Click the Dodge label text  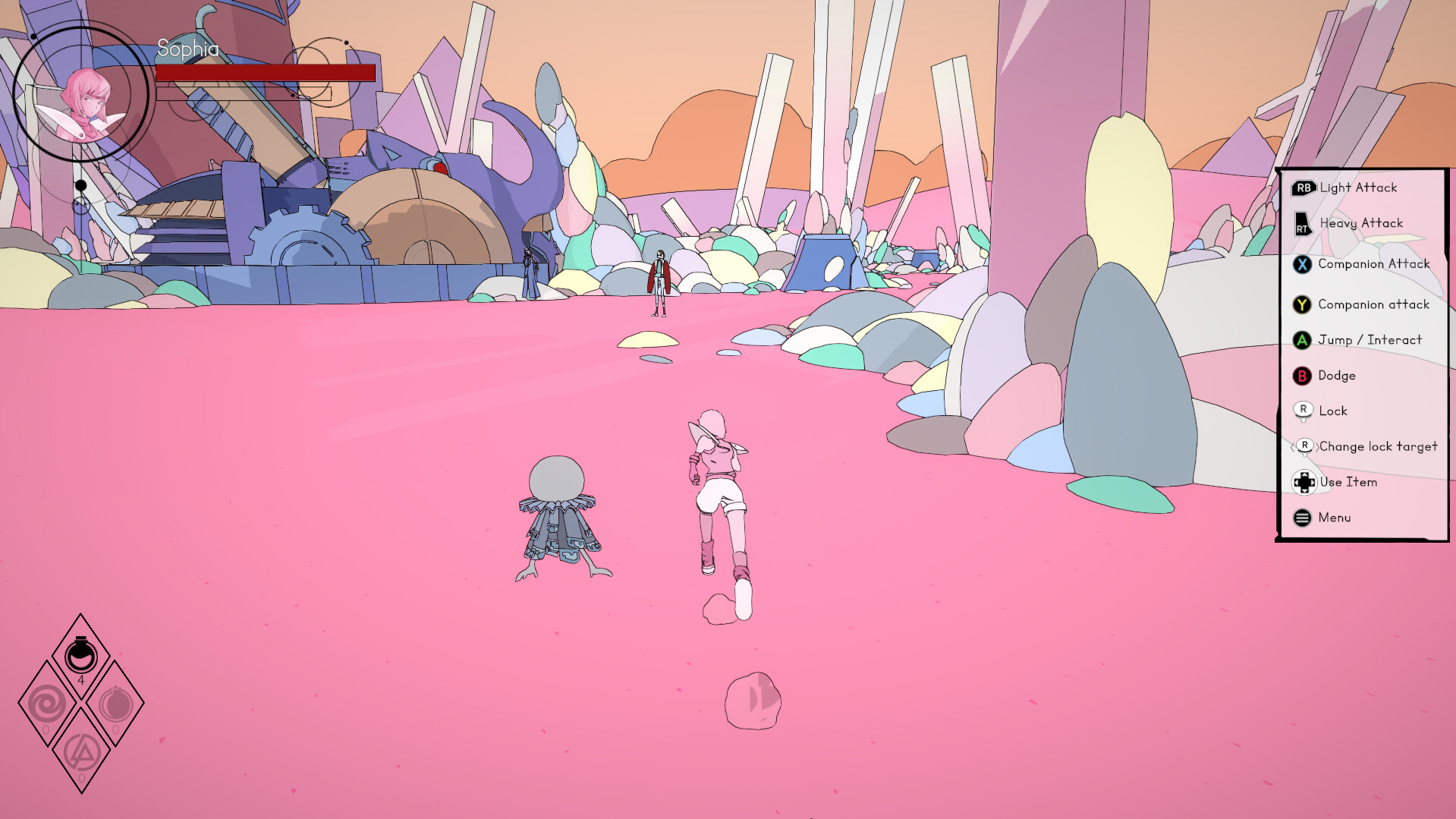(1338, 375)
